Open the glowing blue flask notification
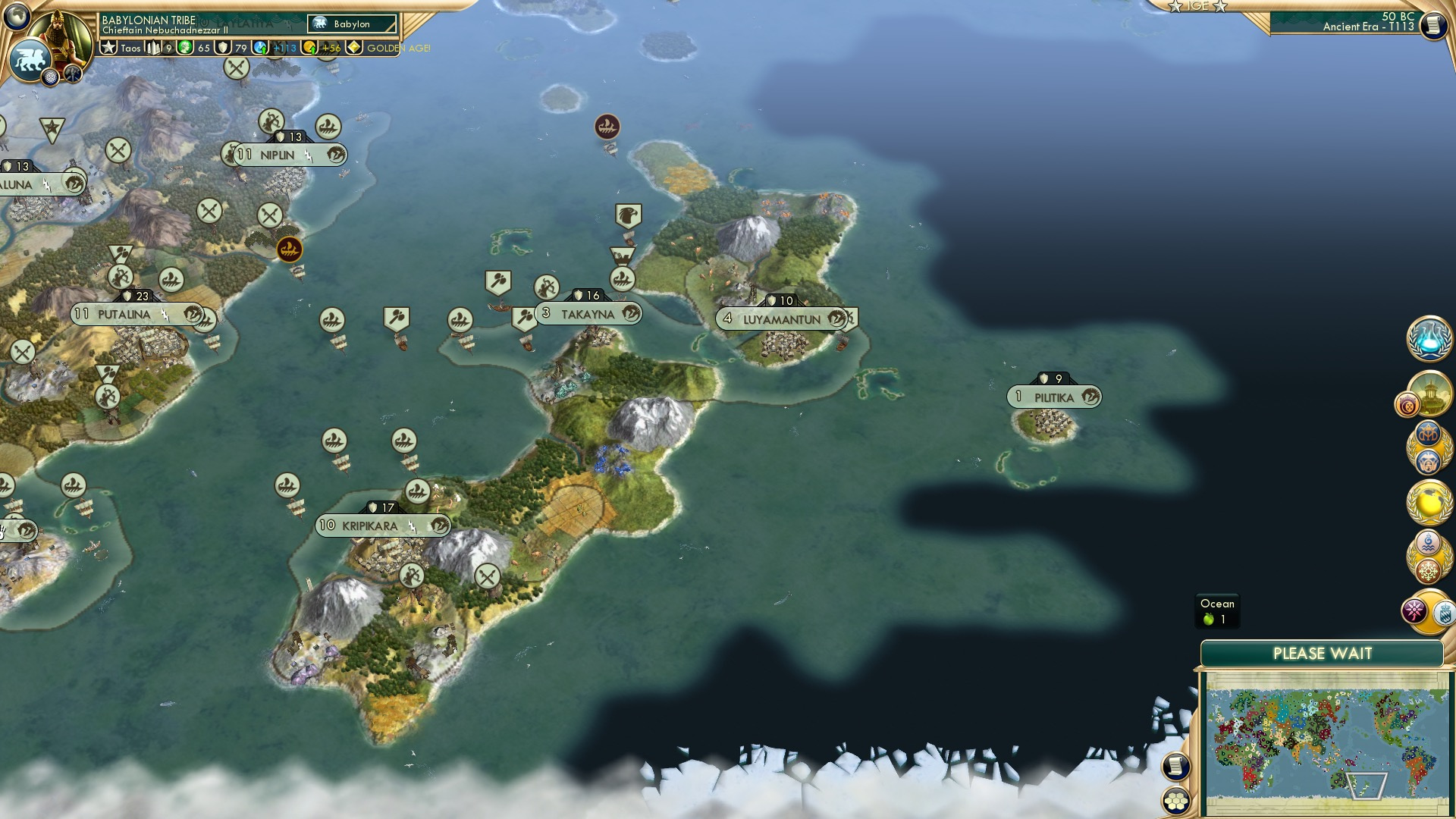Image resolution: width=1456 pixels, height=819 pixels. [1429, 339]
